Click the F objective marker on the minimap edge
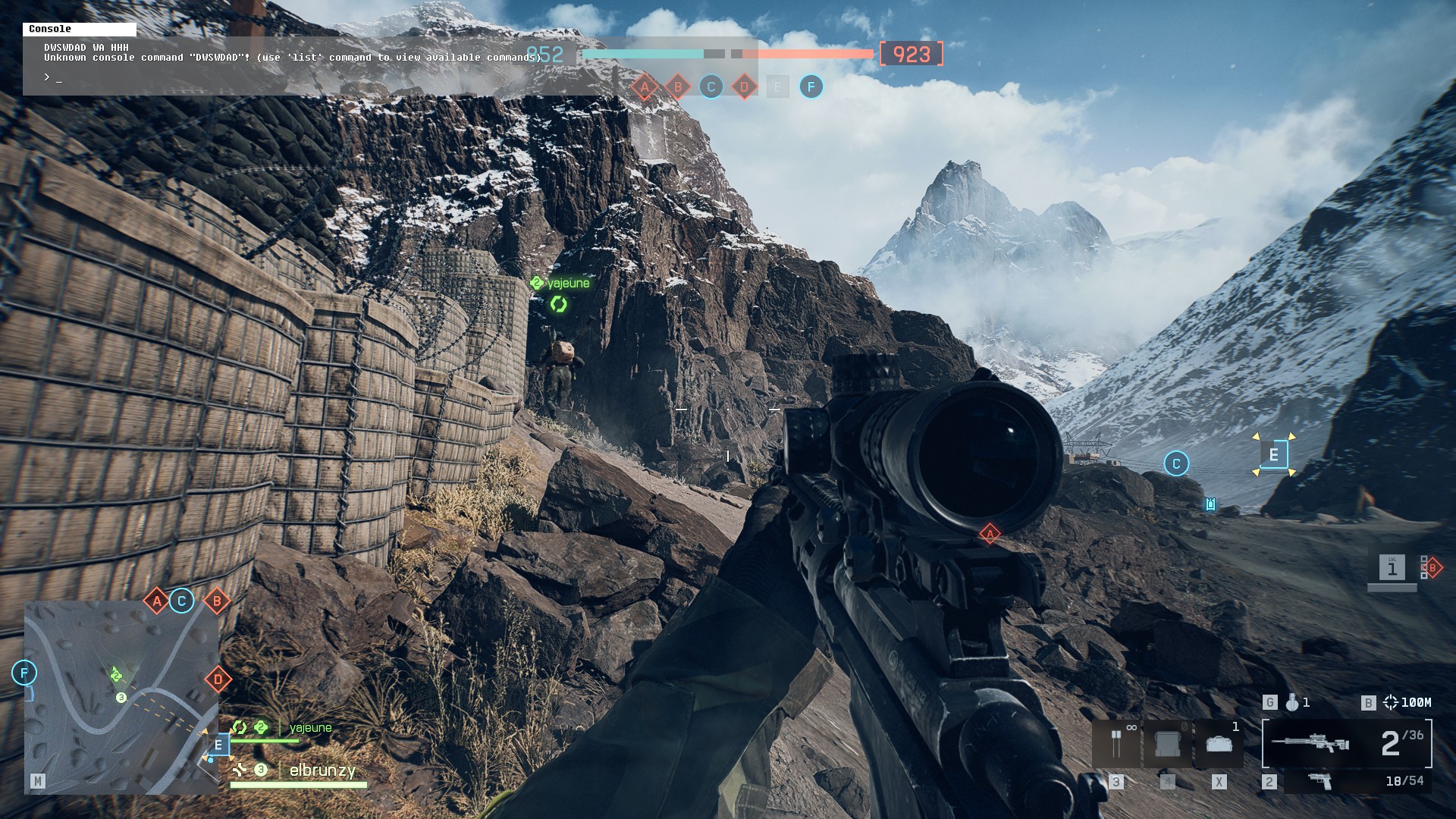This screenshot has width=1456, height=819. [x=24, y=673]
